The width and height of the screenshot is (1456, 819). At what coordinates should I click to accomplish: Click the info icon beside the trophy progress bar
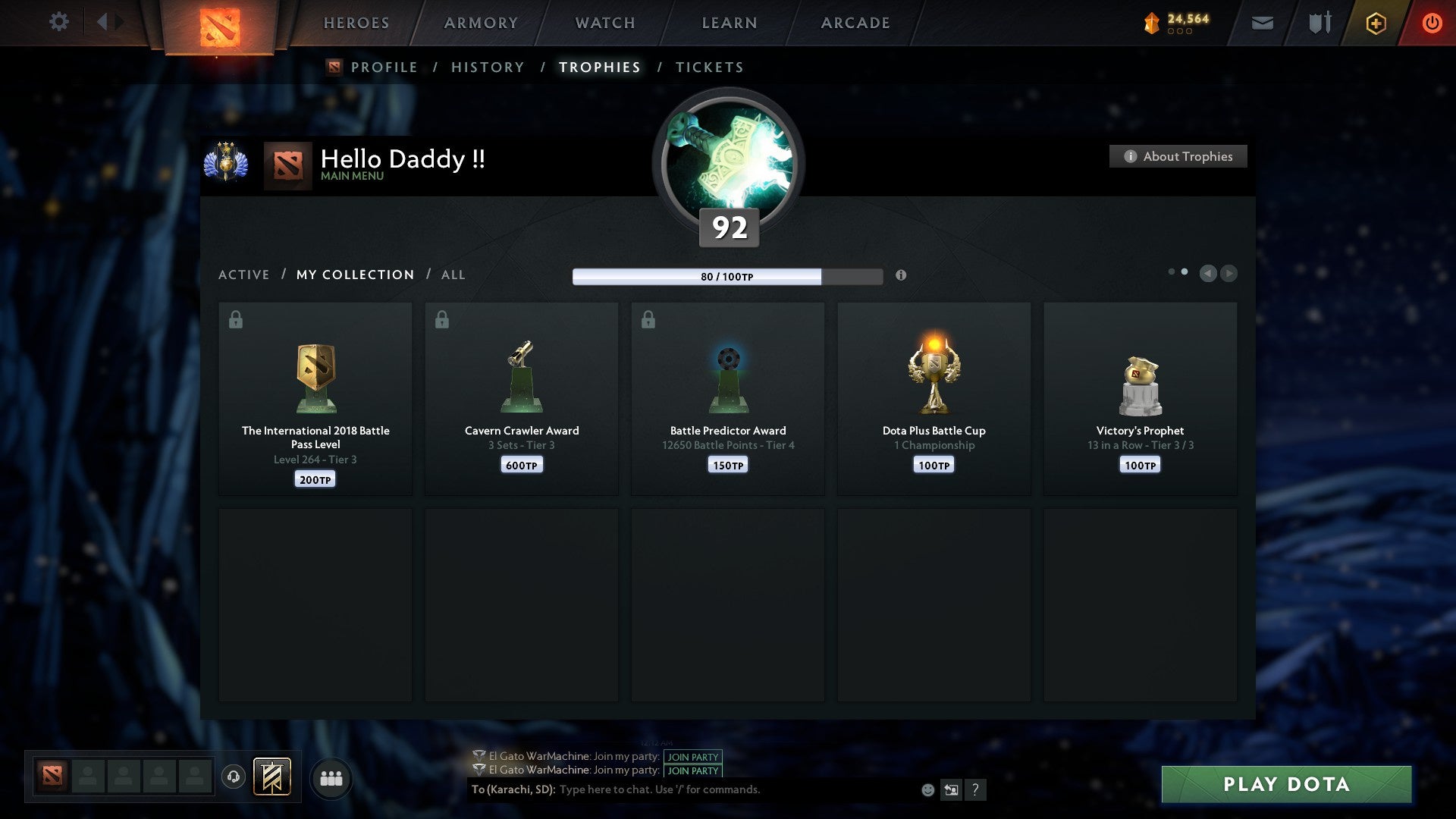901,276
